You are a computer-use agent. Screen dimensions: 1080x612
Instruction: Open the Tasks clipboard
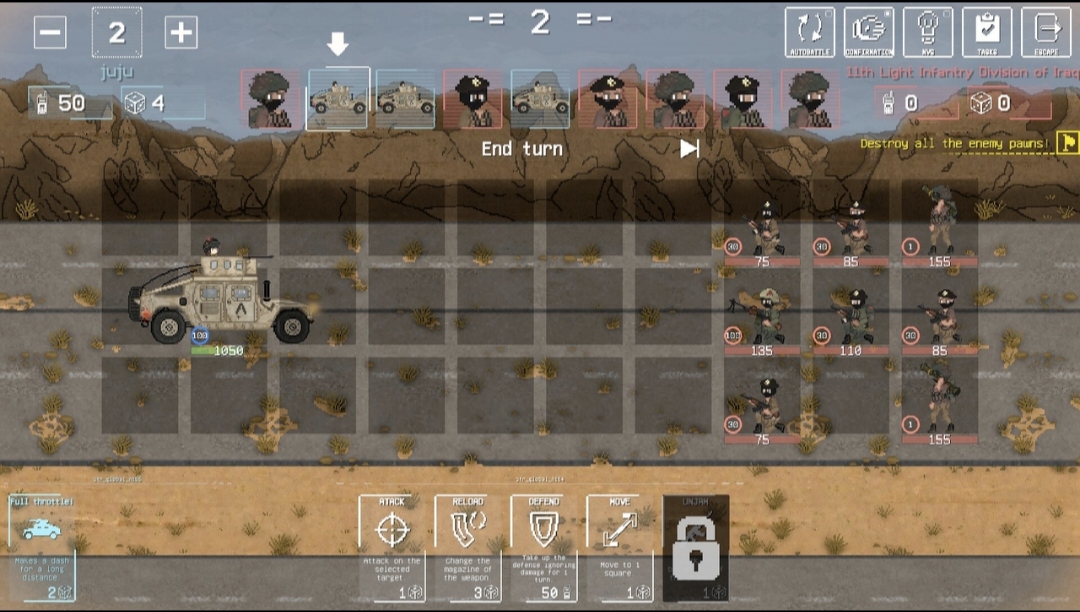coord(987,32)
